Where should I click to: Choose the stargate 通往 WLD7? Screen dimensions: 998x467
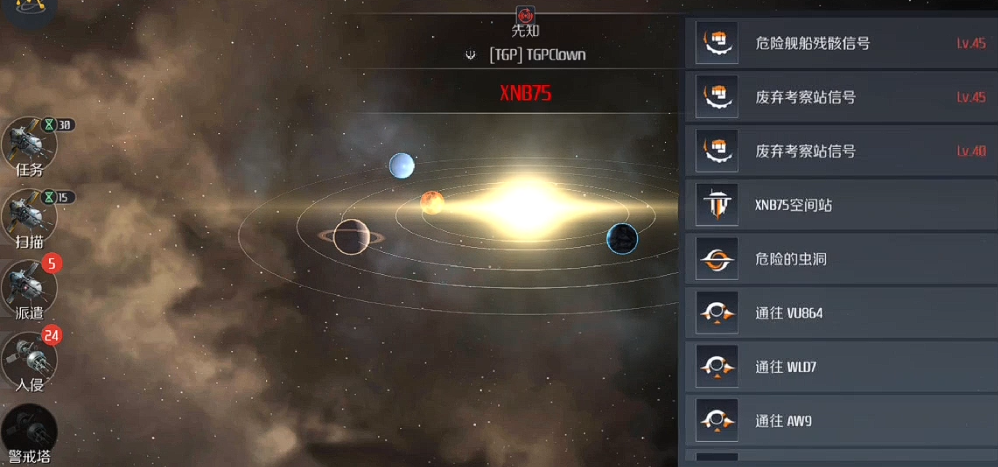coord(840,367)
